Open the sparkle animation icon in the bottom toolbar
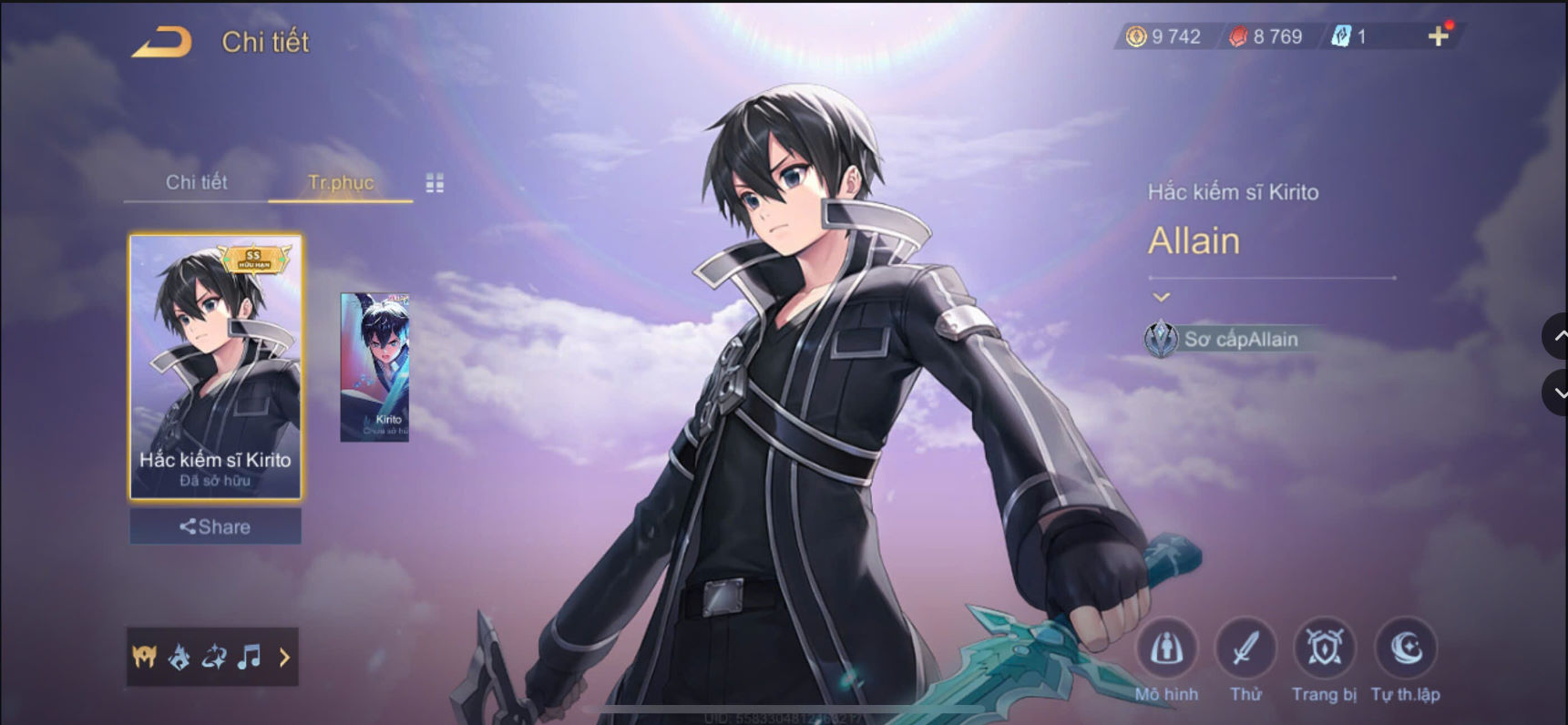The image size is (1568, 725). (x=216, y=657)
